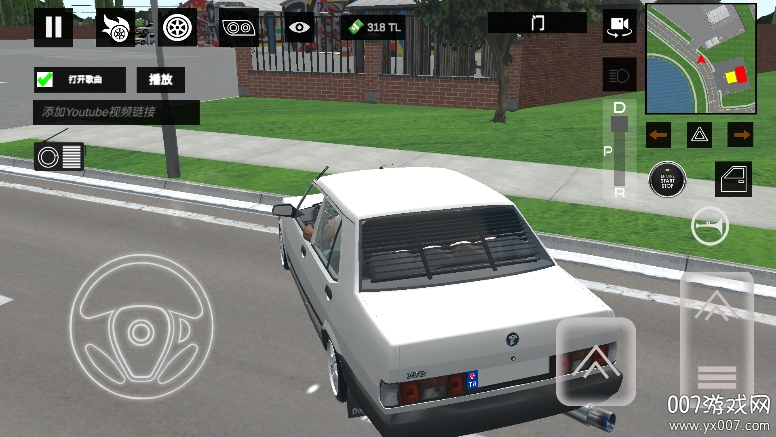Open the minimap
Viewport: 776px width, 437px height.
point(700,60)
